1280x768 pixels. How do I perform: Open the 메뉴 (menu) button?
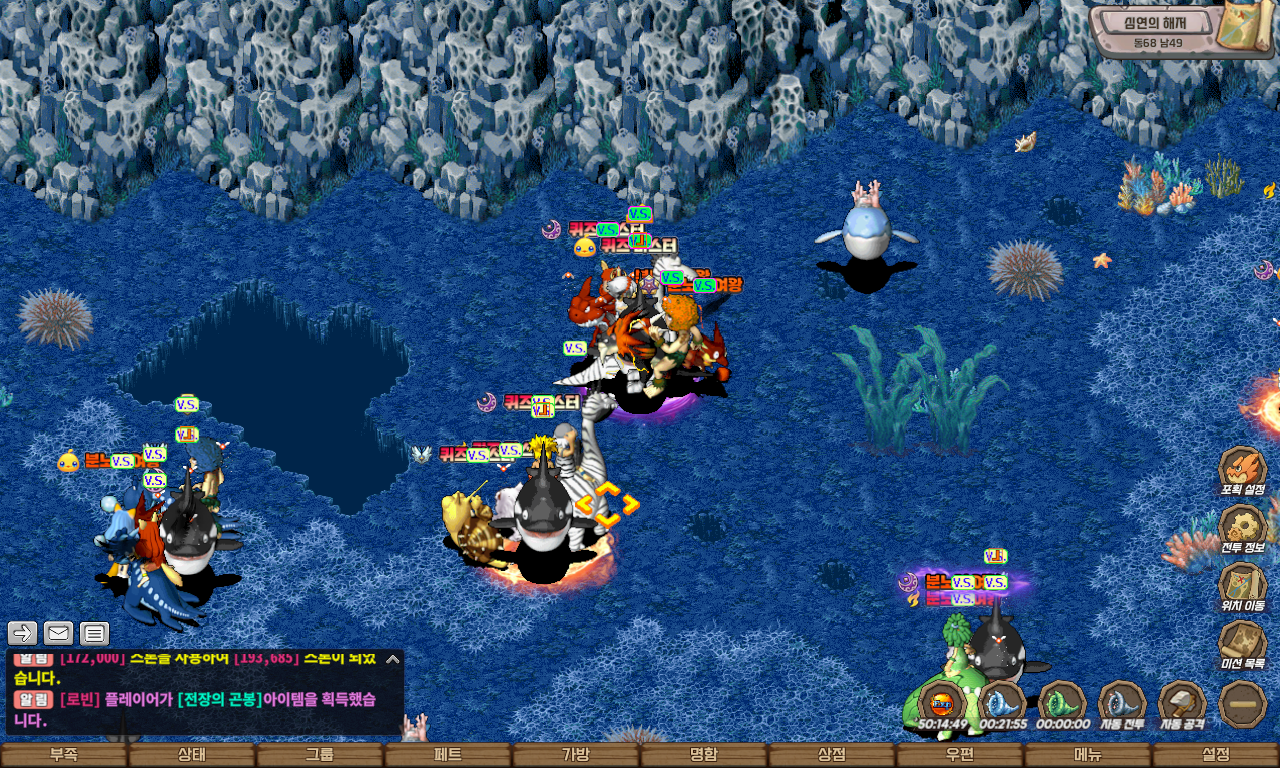click(1088, 755)
